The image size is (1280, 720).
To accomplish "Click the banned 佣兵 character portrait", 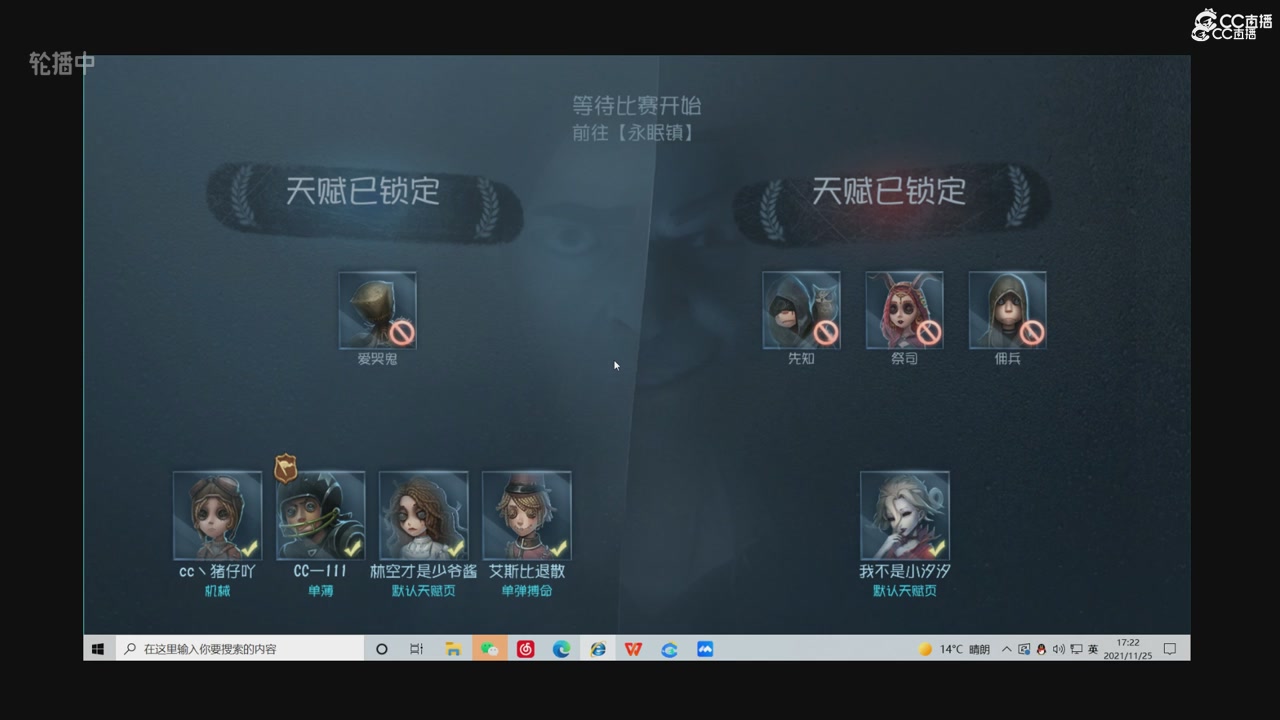I will pyautogui.click(x=1007, y=310).
